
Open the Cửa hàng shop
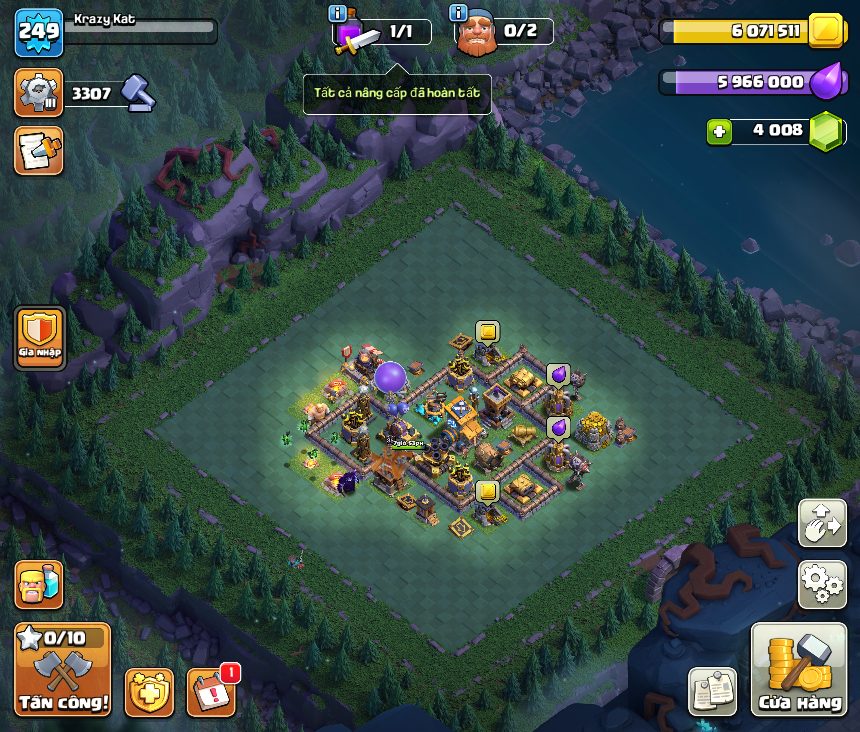[x=799, y=669]
